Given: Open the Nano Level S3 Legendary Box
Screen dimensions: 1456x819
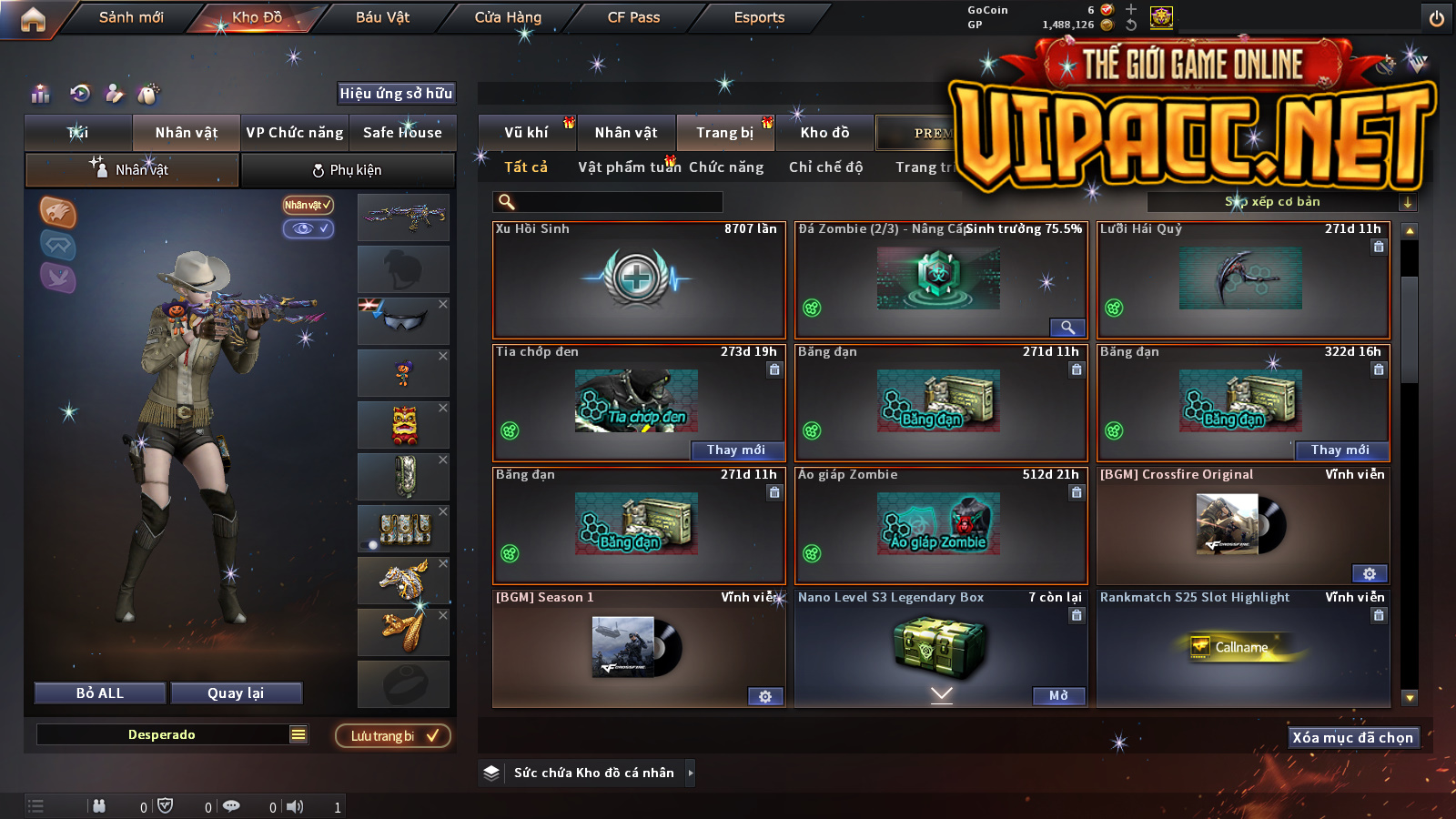Looking at the screenshot, I should pyautogui.click(x=1058, y=696).
